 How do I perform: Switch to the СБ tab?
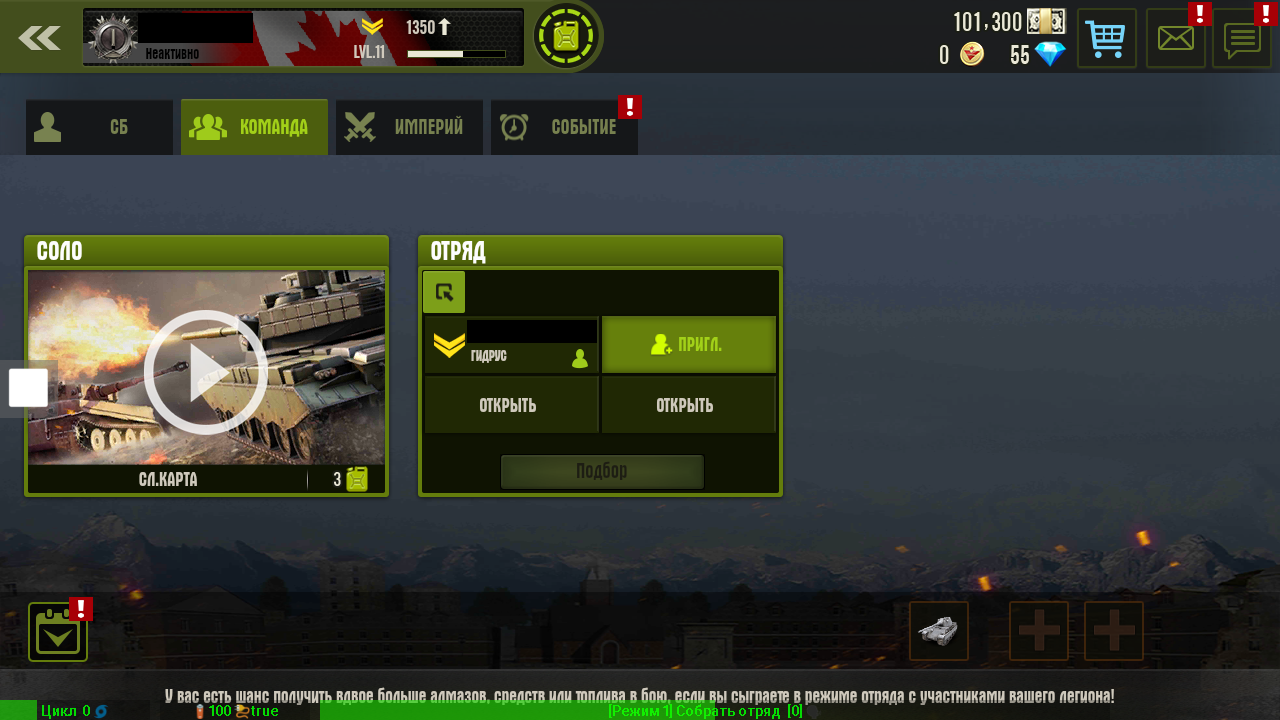click(x=99, y=127)
